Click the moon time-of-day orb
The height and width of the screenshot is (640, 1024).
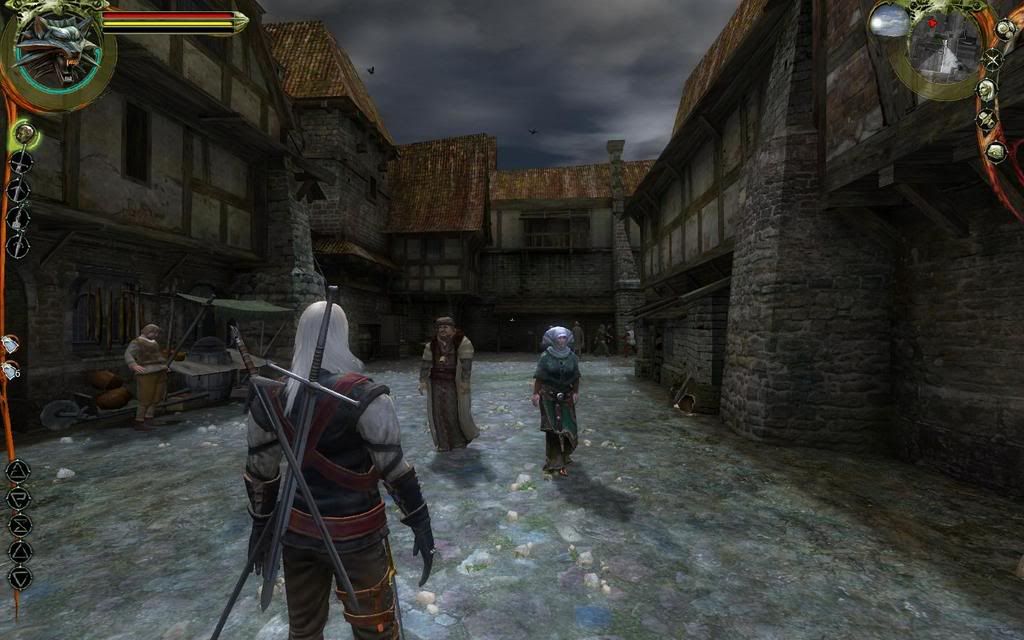[888, 22]
